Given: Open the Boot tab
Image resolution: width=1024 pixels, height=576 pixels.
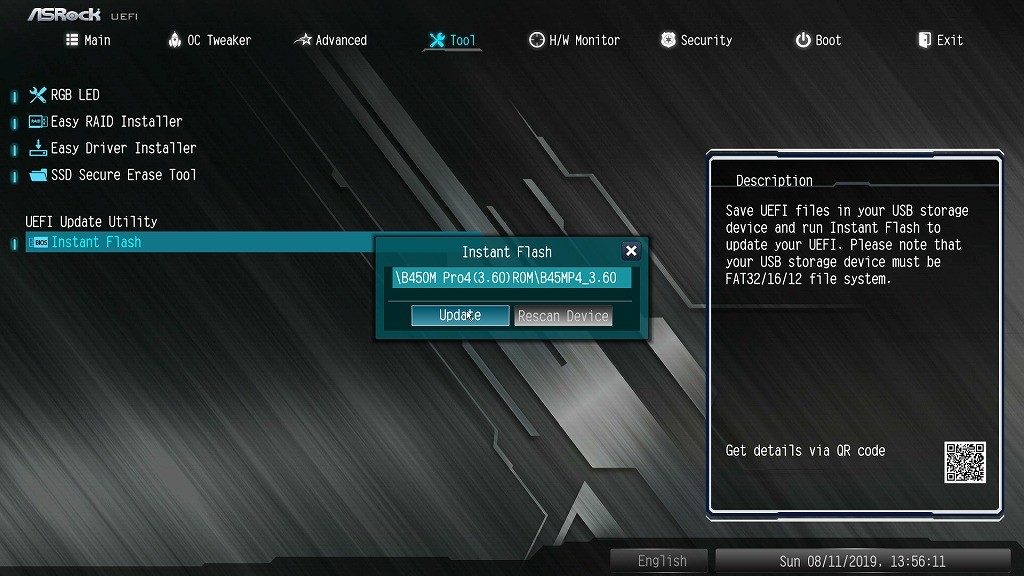Looking at the screenshot, I should pos(818,40).
